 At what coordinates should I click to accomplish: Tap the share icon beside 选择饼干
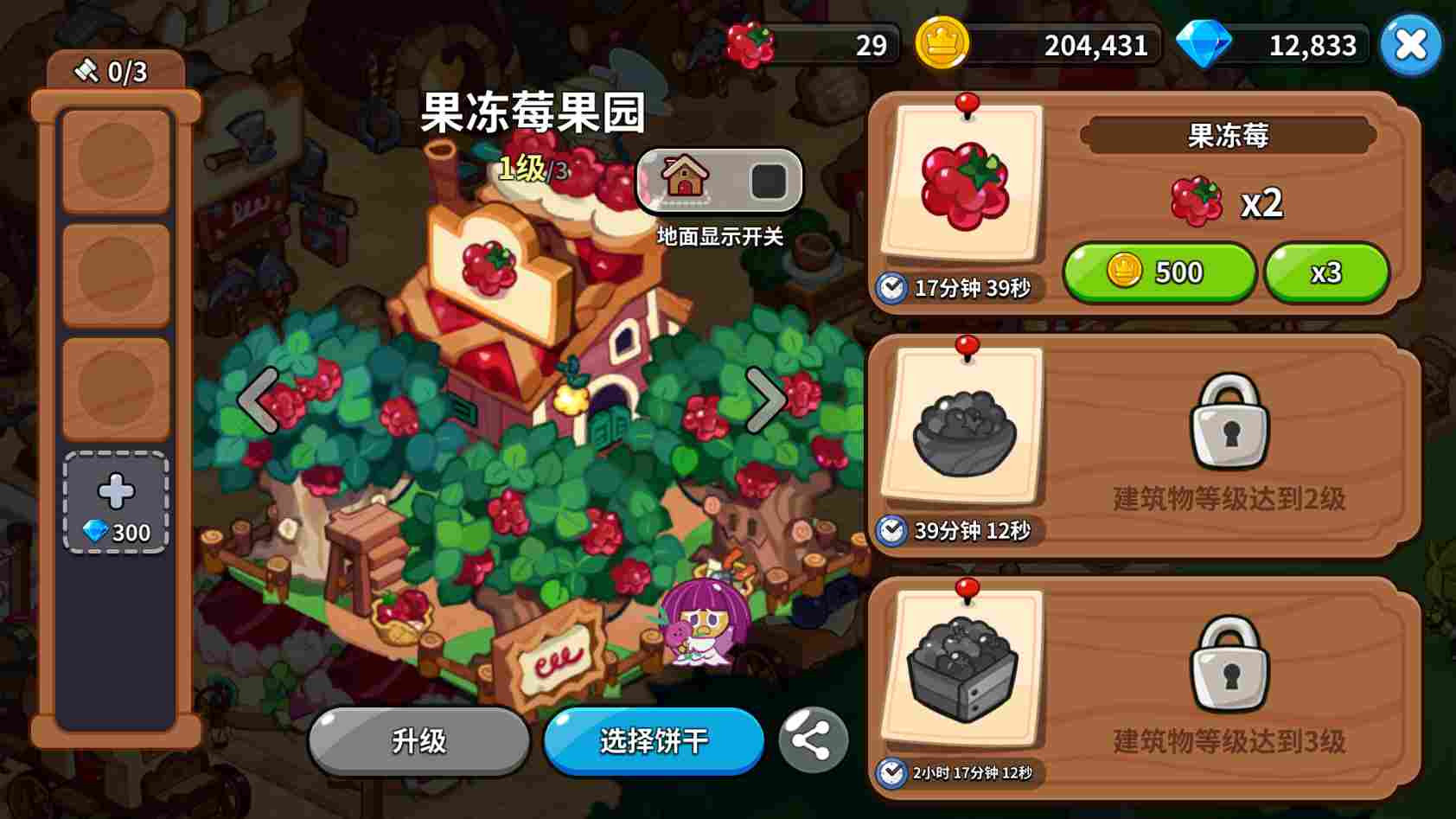point(811,741)
